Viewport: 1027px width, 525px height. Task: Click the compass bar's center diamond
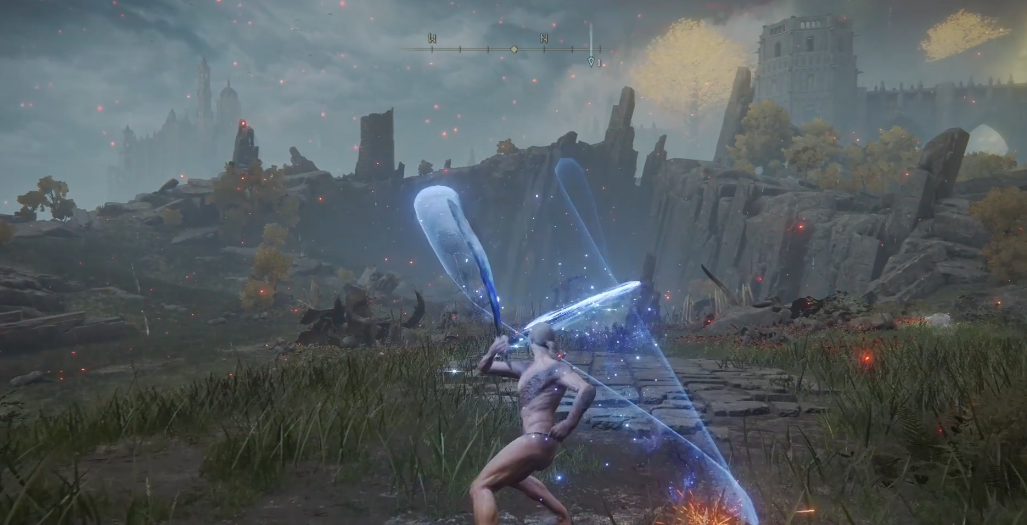pyautogui.click(x=514, y=48)
